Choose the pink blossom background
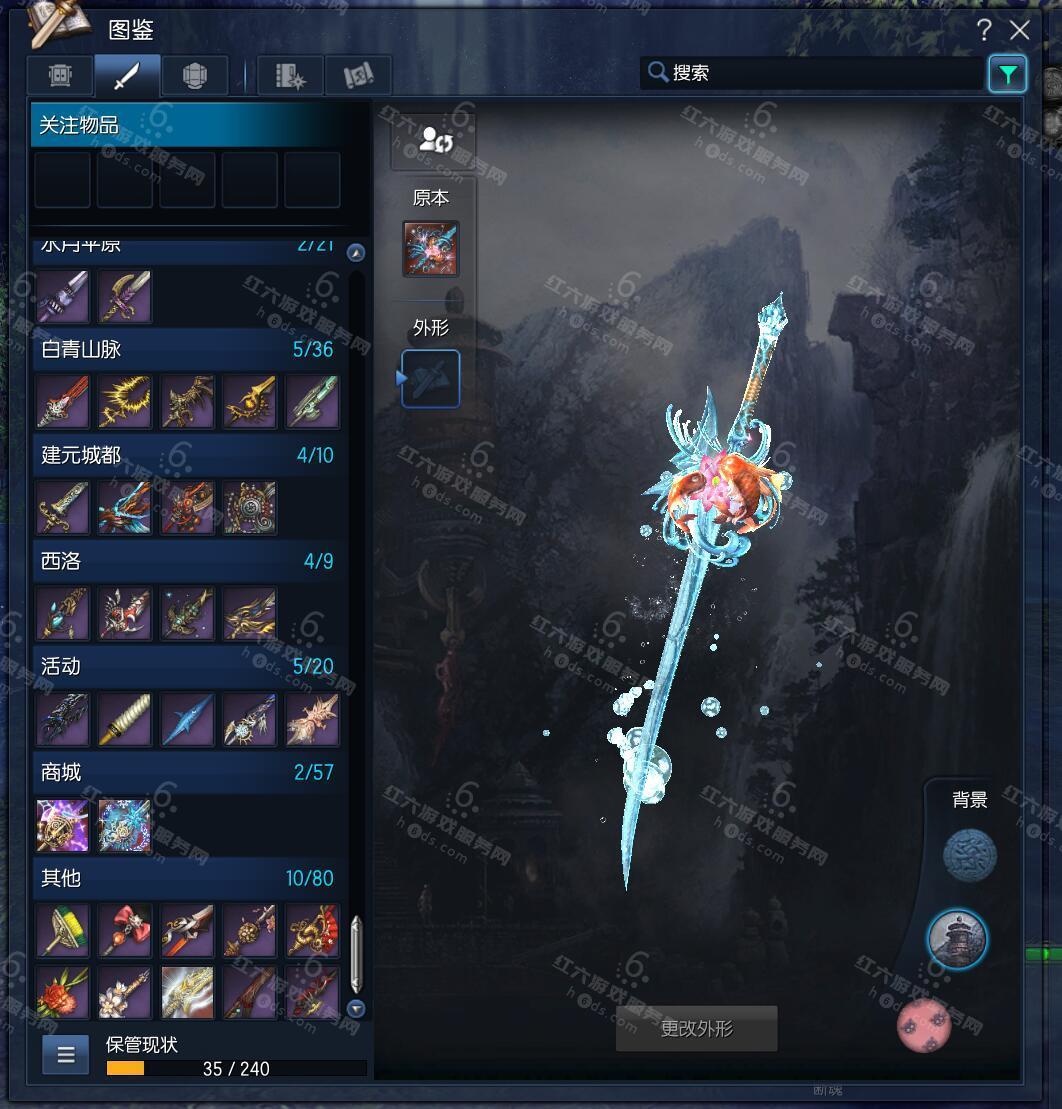The width and height of the screenshot is (1062, 1109). tap(924, 1025)
